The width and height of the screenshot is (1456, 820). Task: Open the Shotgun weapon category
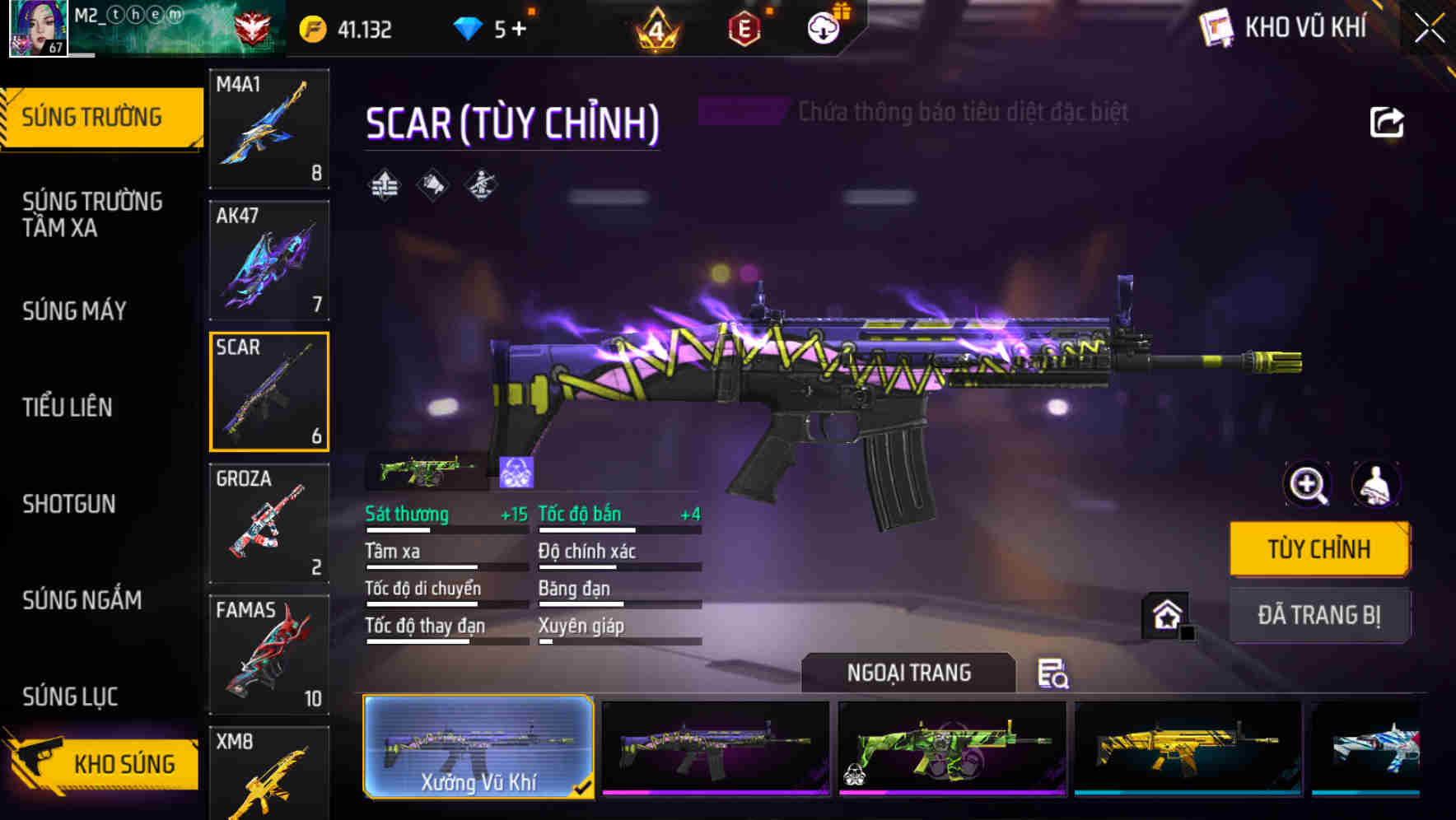coord(69,503)
